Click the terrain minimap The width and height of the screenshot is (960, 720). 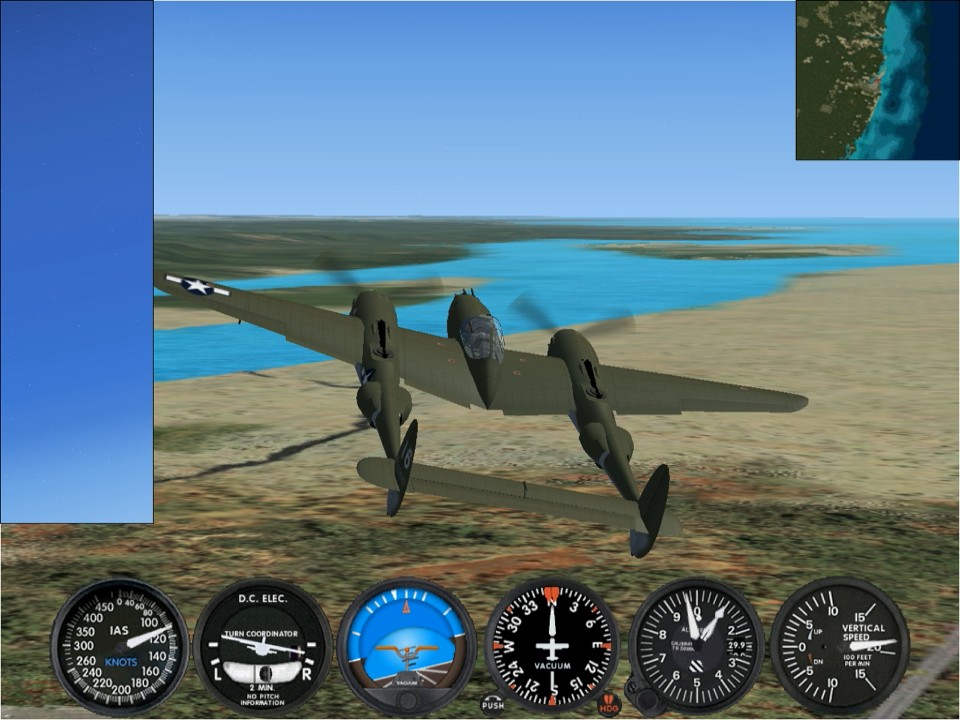coord(877,80)
